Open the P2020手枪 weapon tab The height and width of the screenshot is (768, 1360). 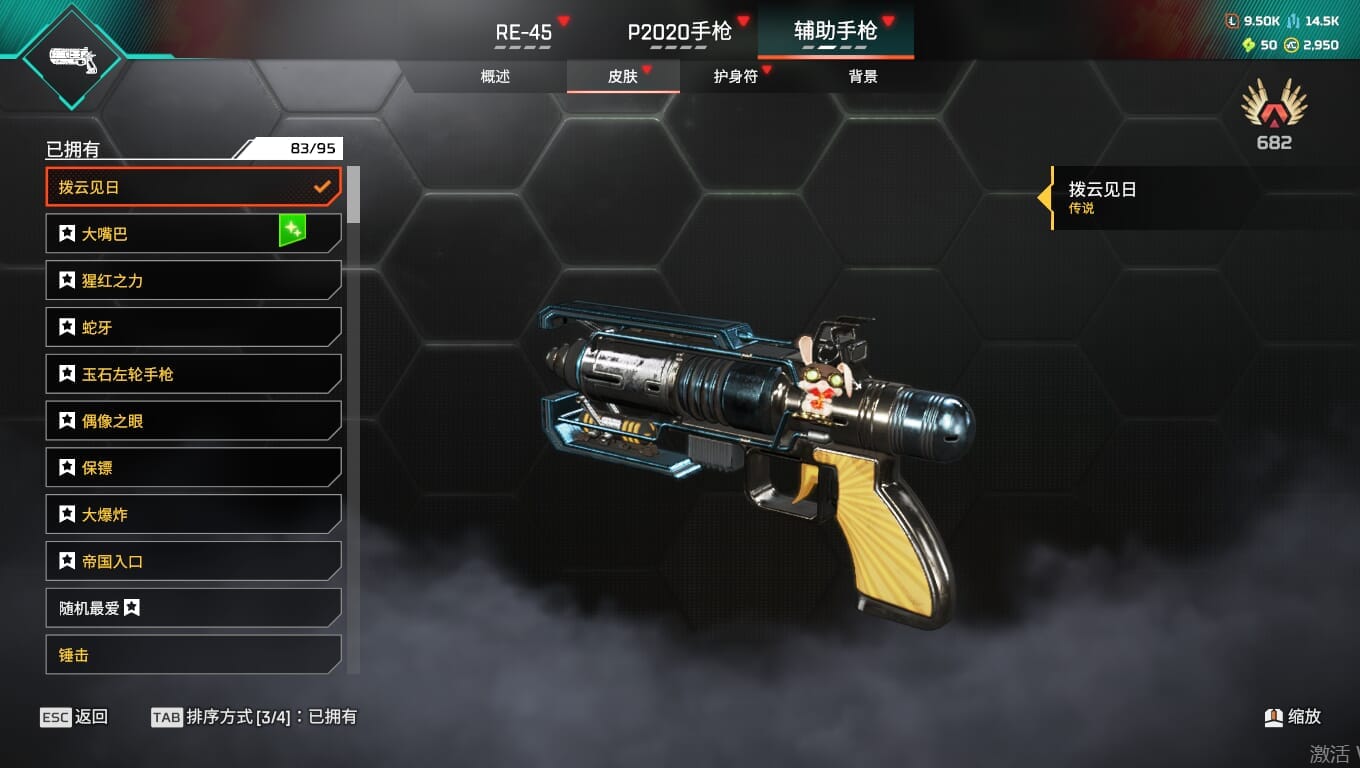(680, 32)
